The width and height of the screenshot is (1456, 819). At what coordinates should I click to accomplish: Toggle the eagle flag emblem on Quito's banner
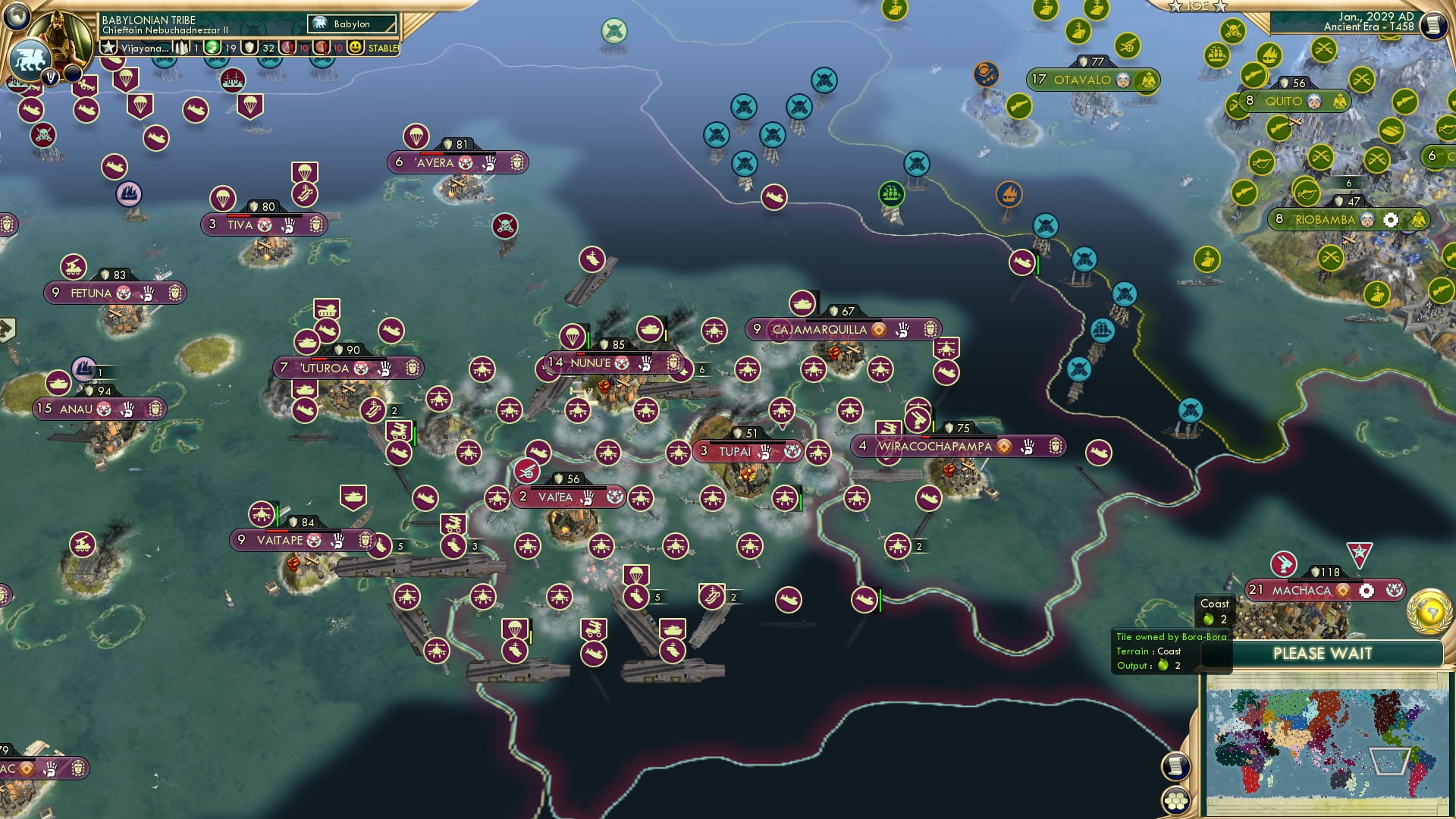click(1340, 101)
